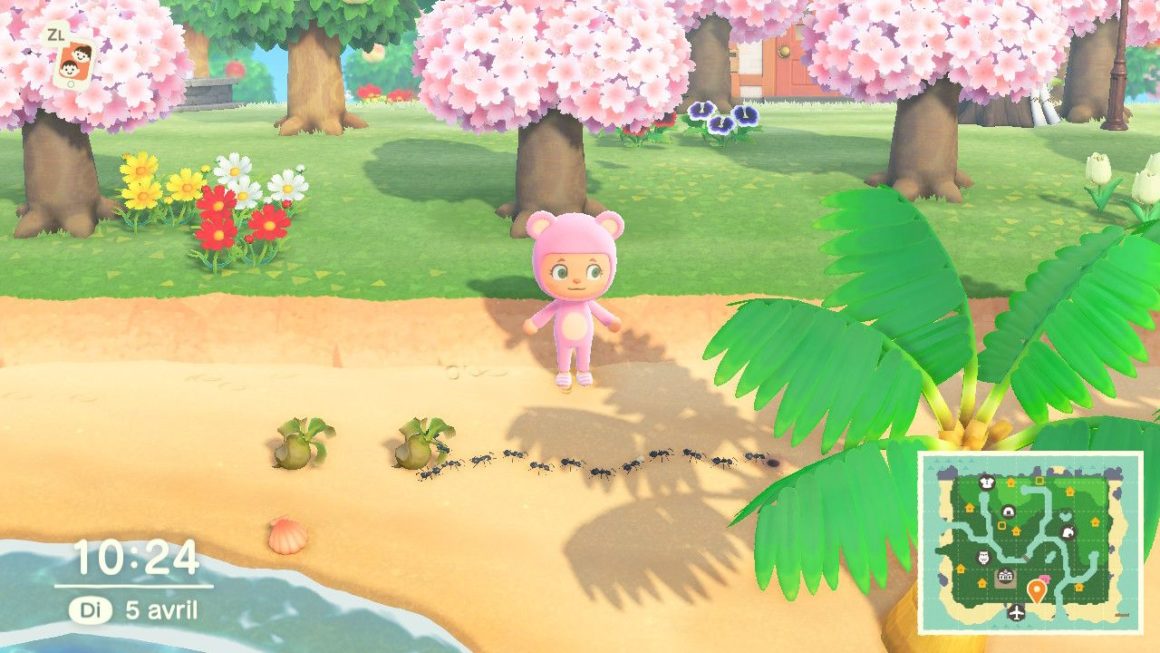
Task: Select the campsite tent marker on minimap
Action: coord(1007,513)
